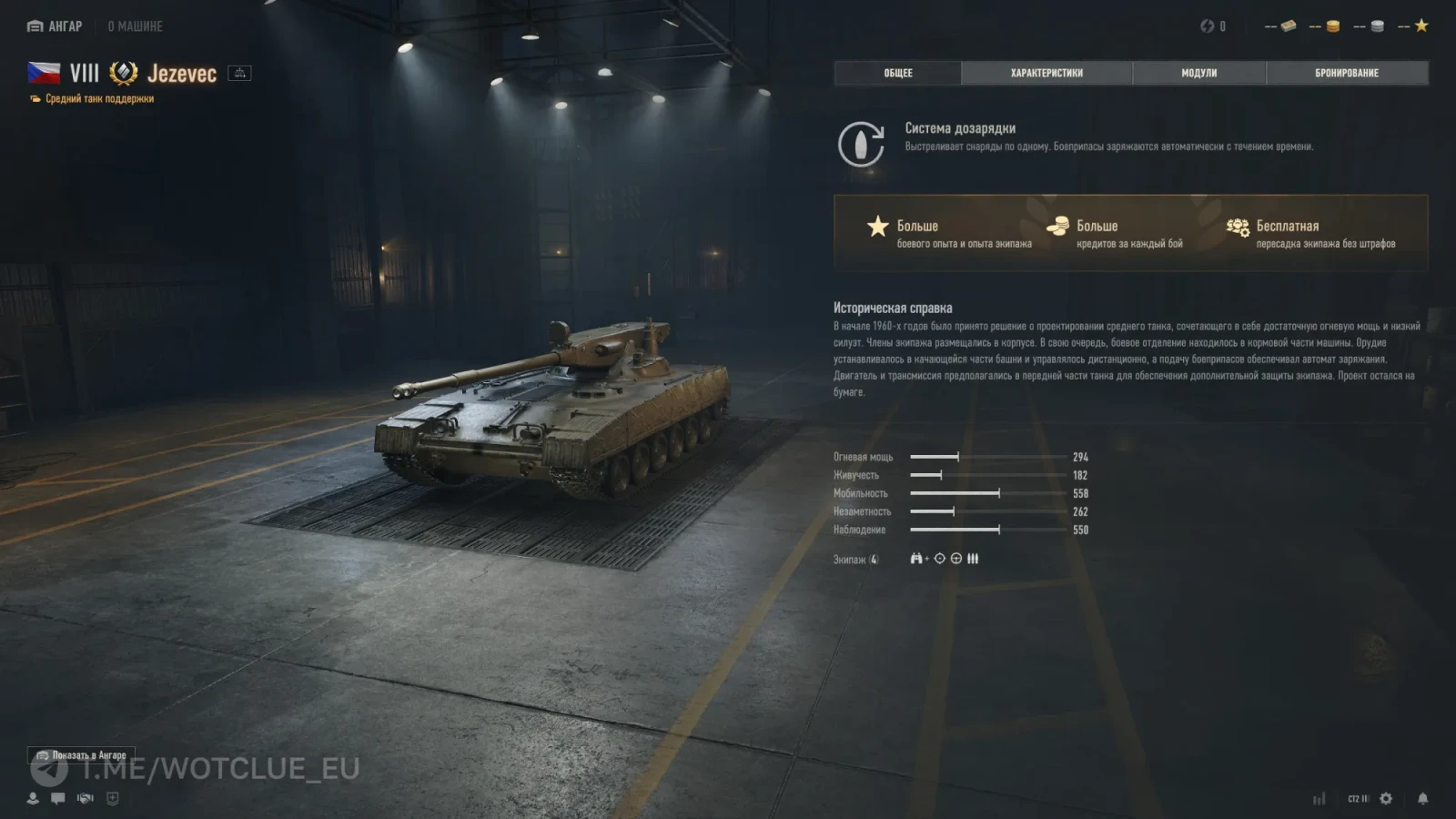Click the Показать в Ангаре button
Screen dimensions: 1456x819
(81, 755)
